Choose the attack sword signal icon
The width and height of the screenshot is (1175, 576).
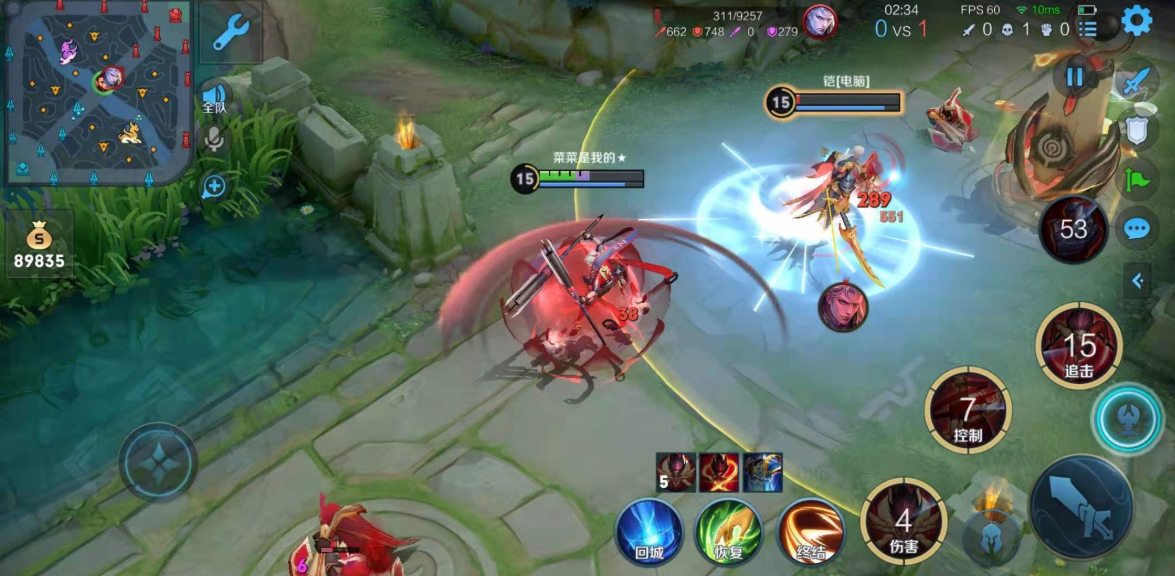point(1136,82)
